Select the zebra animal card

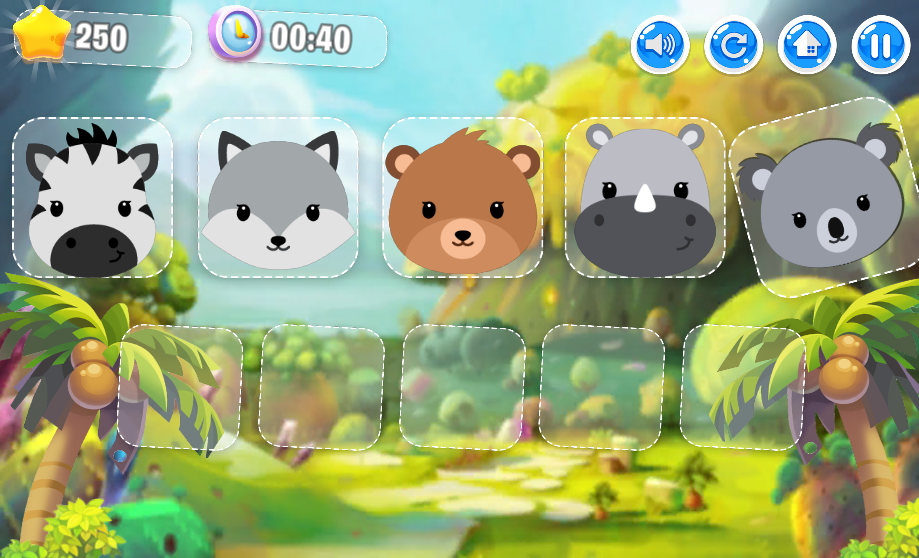point(92,198)
